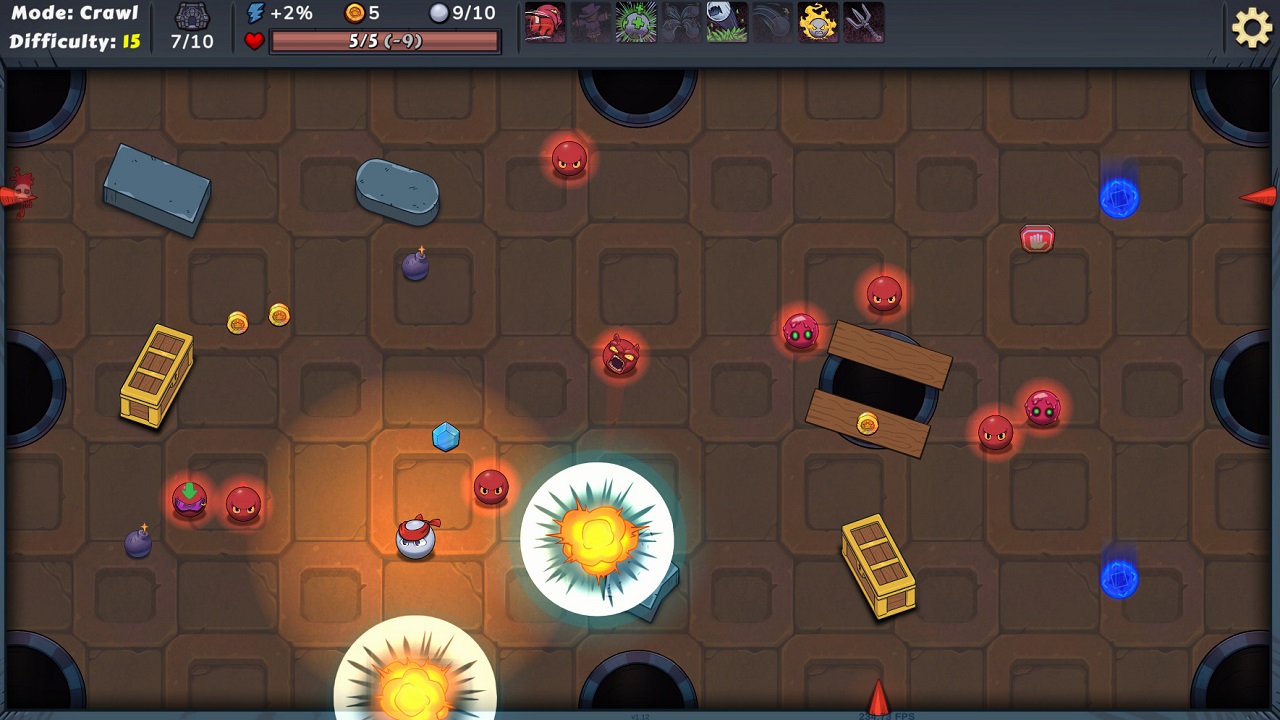Click the health bar showing 5/5

(x=383, y=41)
